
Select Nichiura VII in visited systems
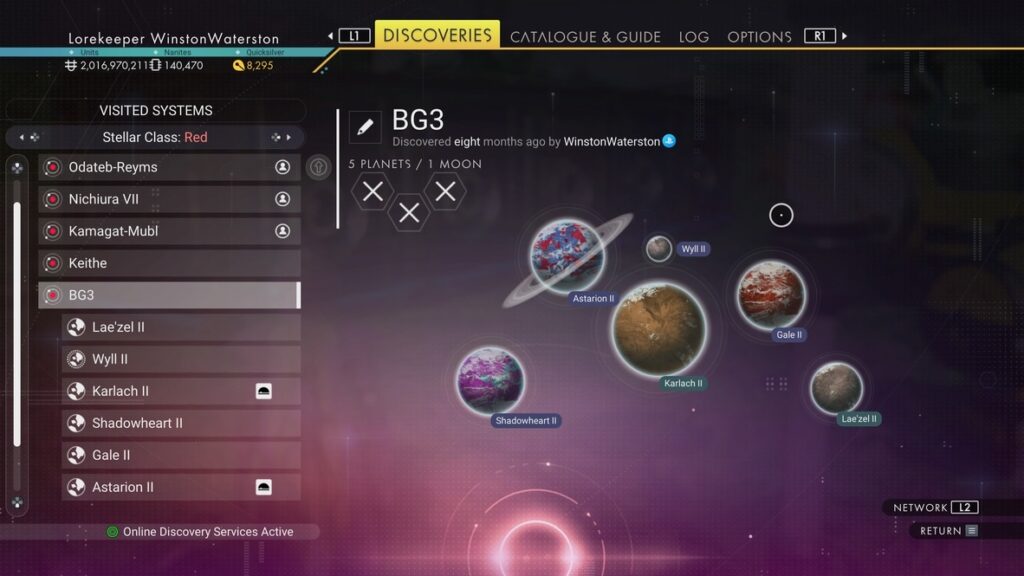click(169, 199)
